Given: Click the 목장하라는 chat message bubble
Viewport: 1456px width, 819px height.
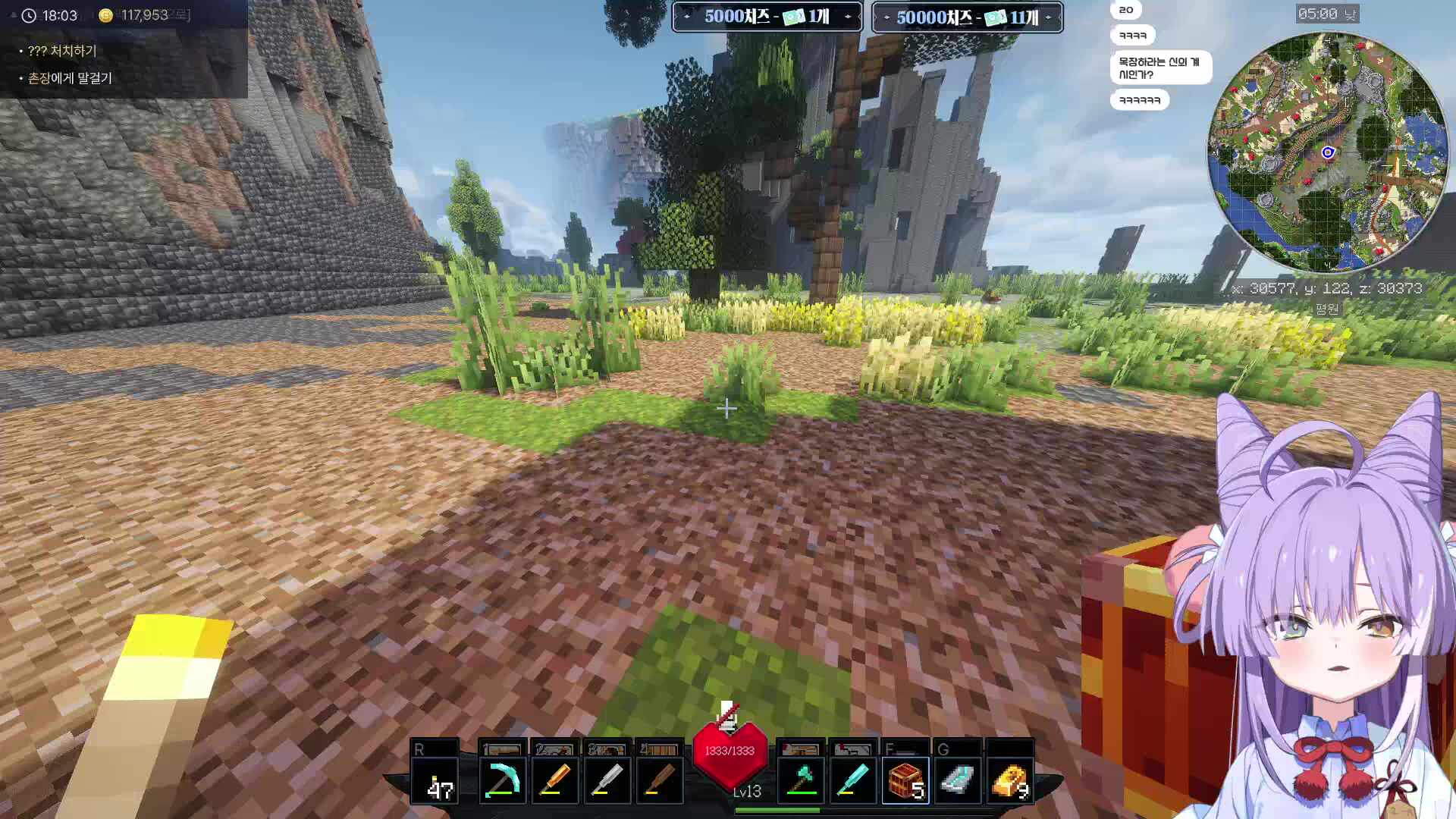Looking at the screenshot, I should point(1159,67).
